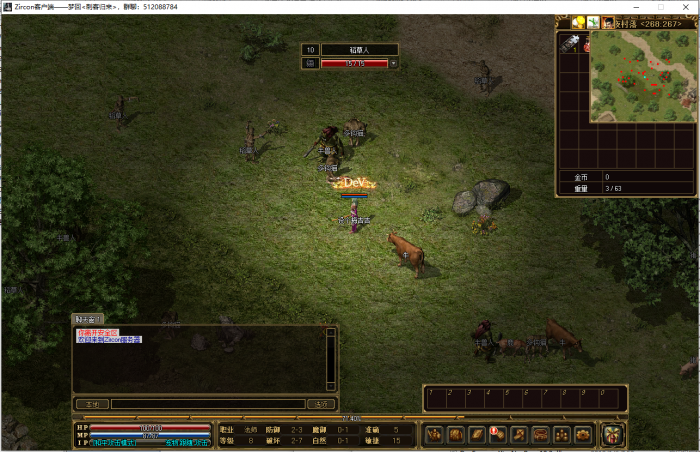Image resolution: width=700 pixels, height=452 pixels.
Task: Minimize the Zircon client window
Action: click(x=632, y=6)
